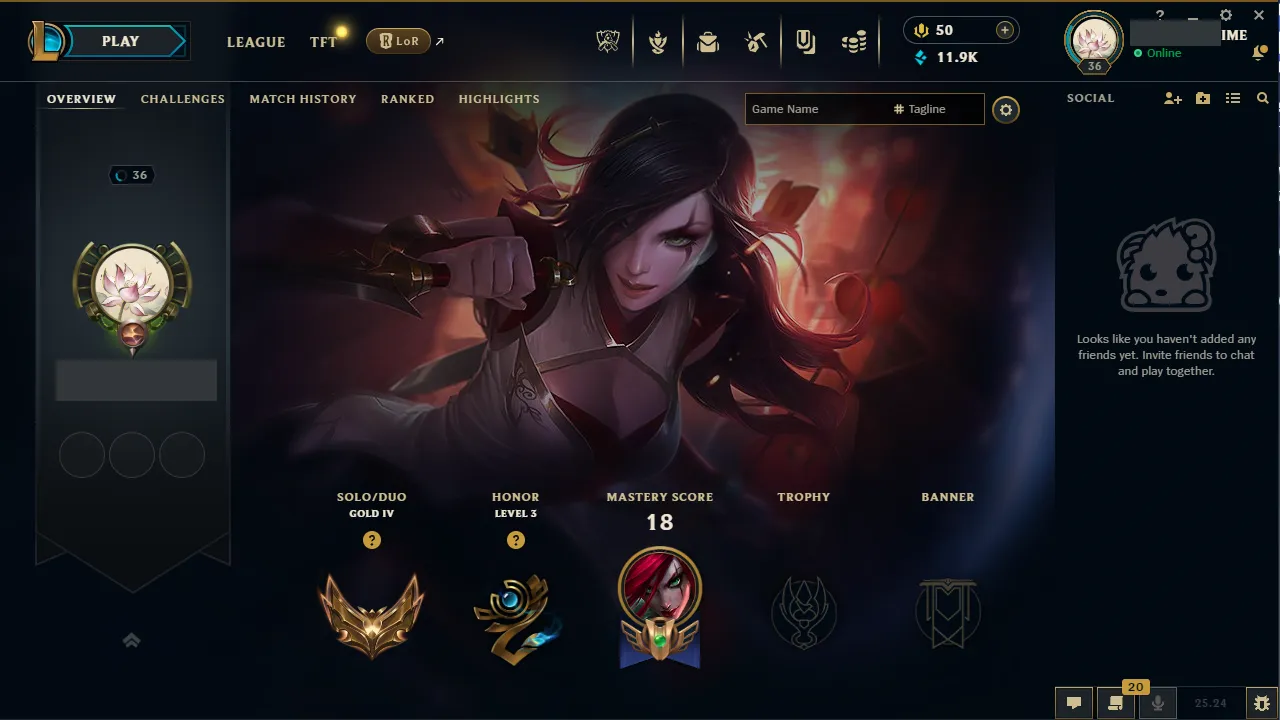Collapse the ranked profile banner
Image resolution: width=1280 pixels, height=720 pixels.
pos(131,640)
